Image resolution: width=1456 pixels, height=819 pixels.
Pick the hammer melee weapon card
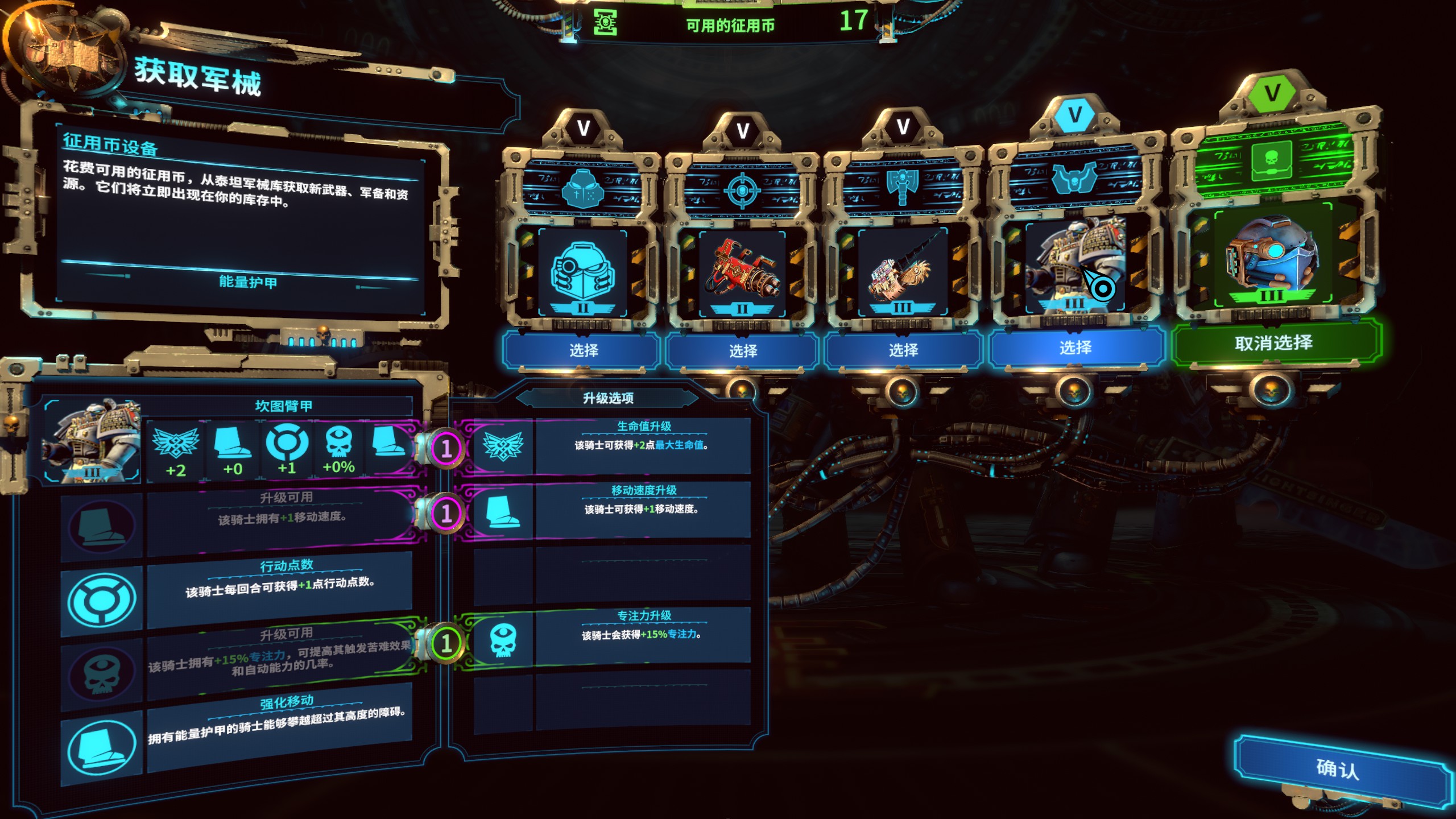point(903,349)
